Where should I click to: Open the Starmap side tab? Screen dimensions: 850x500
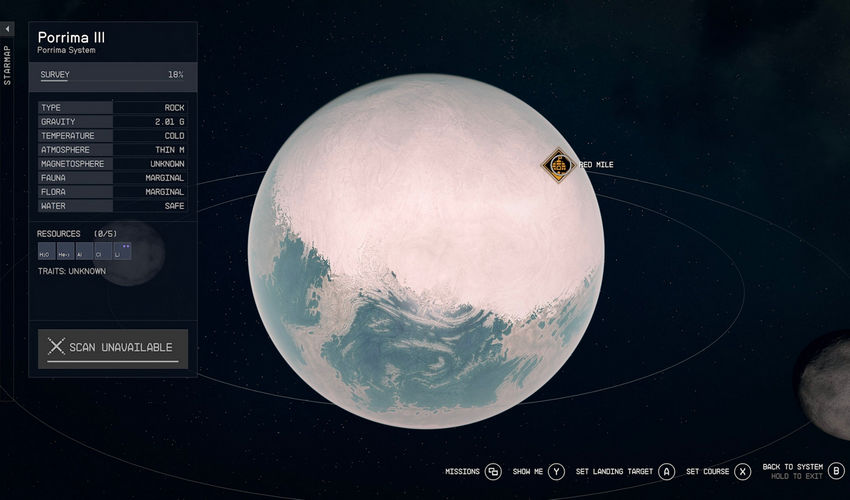click(8, 62)
